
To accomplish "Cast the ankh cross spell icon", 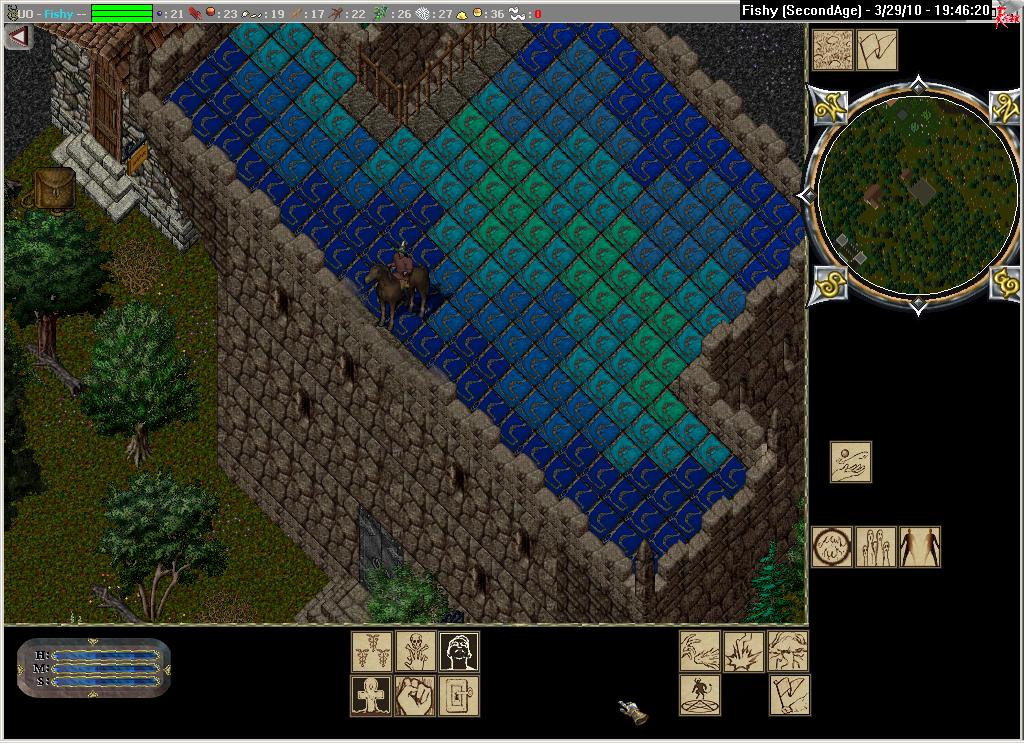I will 371,696.
